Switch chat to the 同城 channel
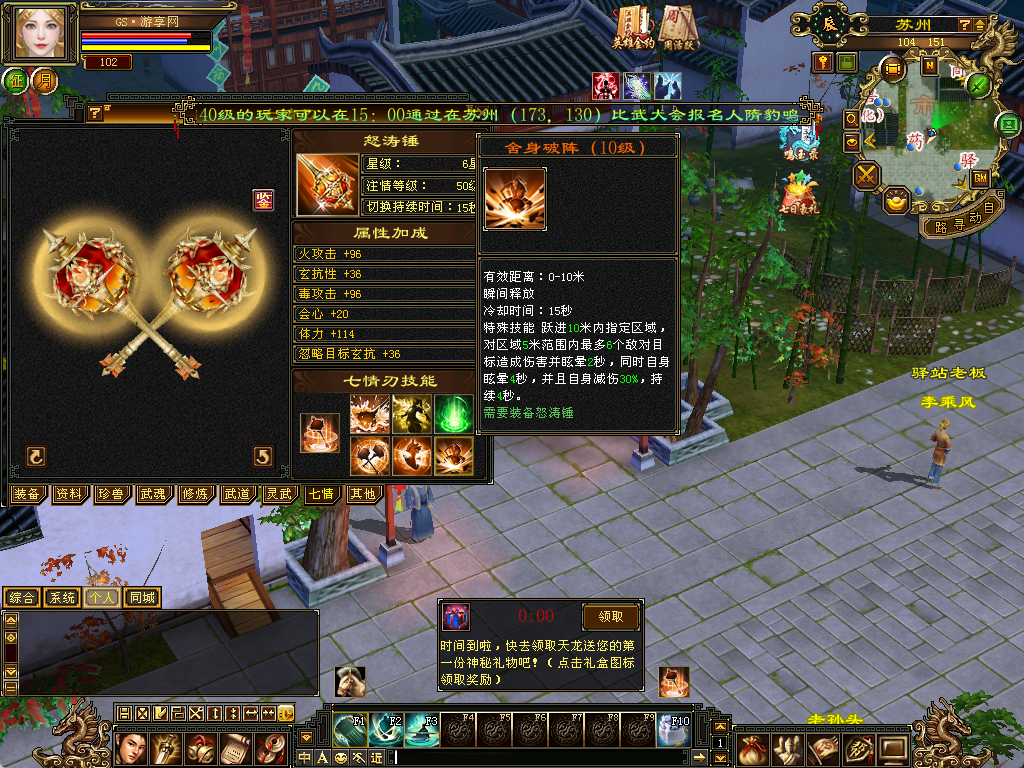This screenshot has height=768, width=1024. [143, 598]
